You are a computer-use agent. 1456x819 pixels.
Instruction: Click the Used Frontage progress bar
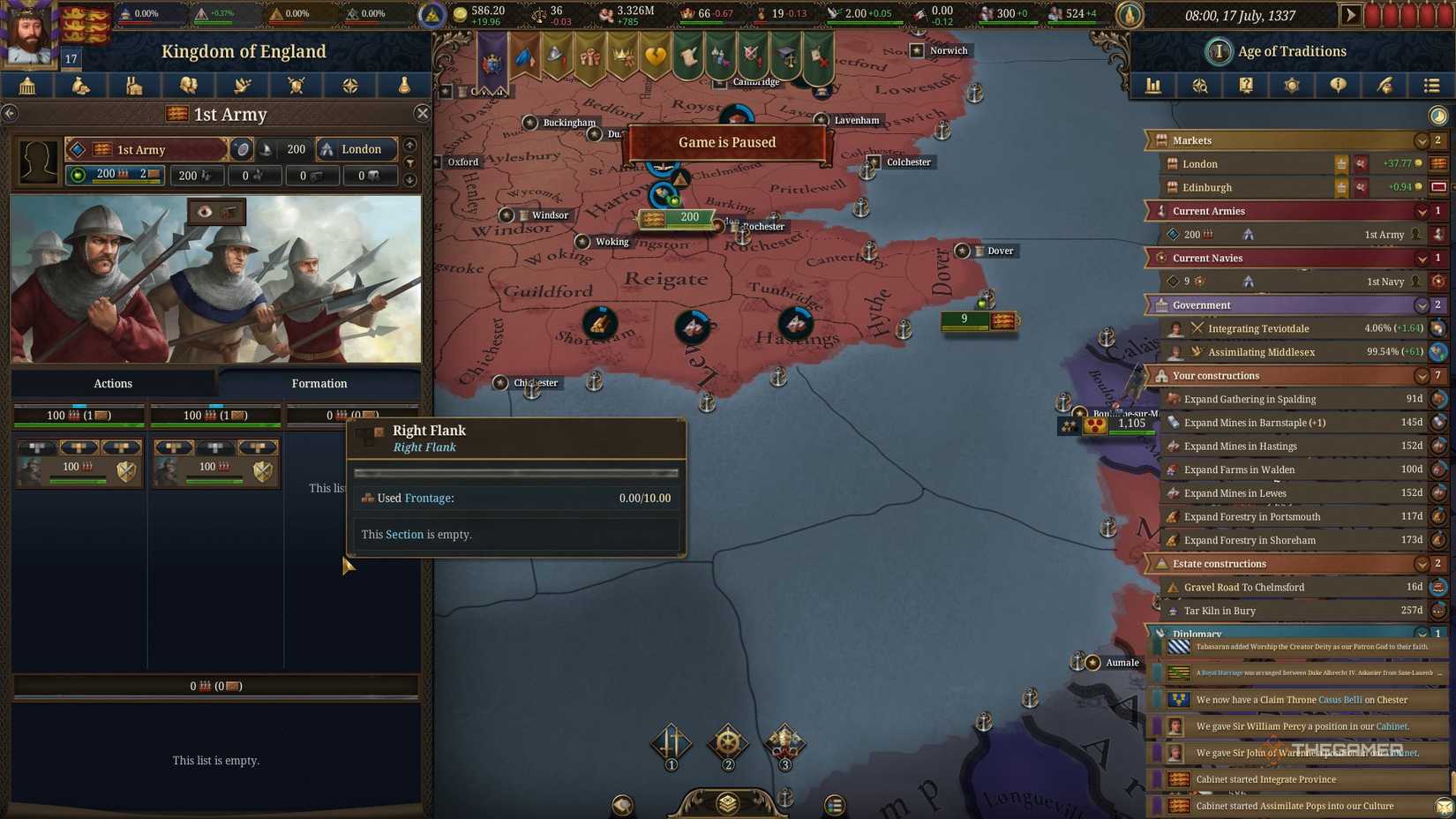pos(515,472)
